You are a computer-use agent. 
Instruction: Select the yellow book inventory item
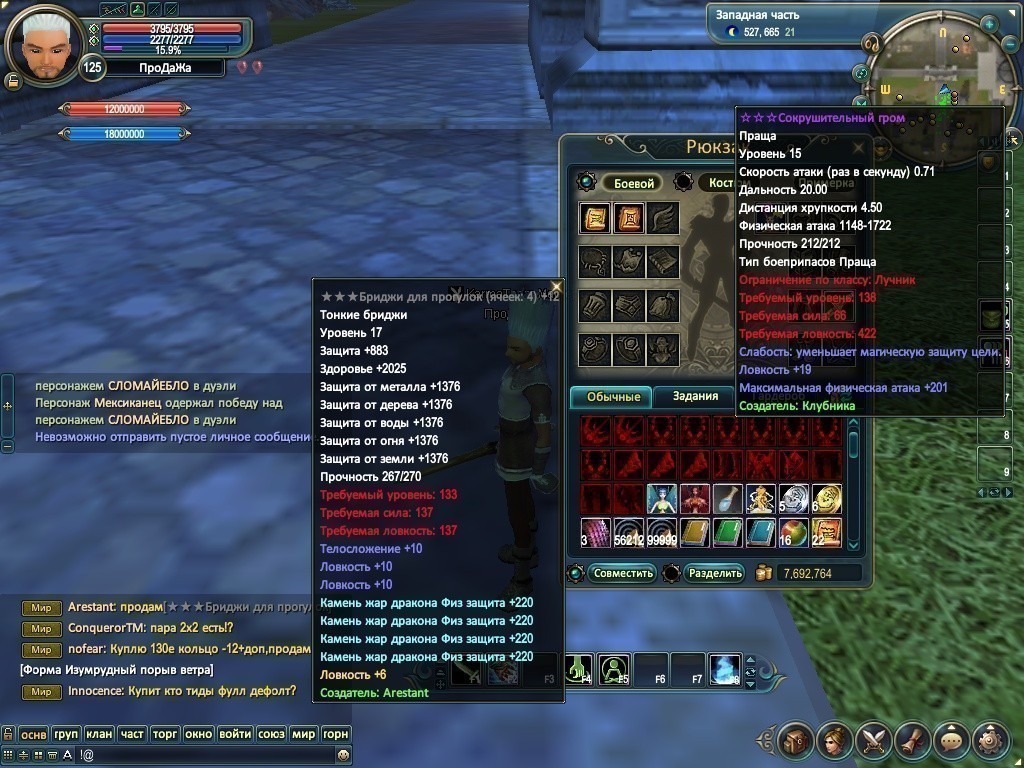pos(694,531)
